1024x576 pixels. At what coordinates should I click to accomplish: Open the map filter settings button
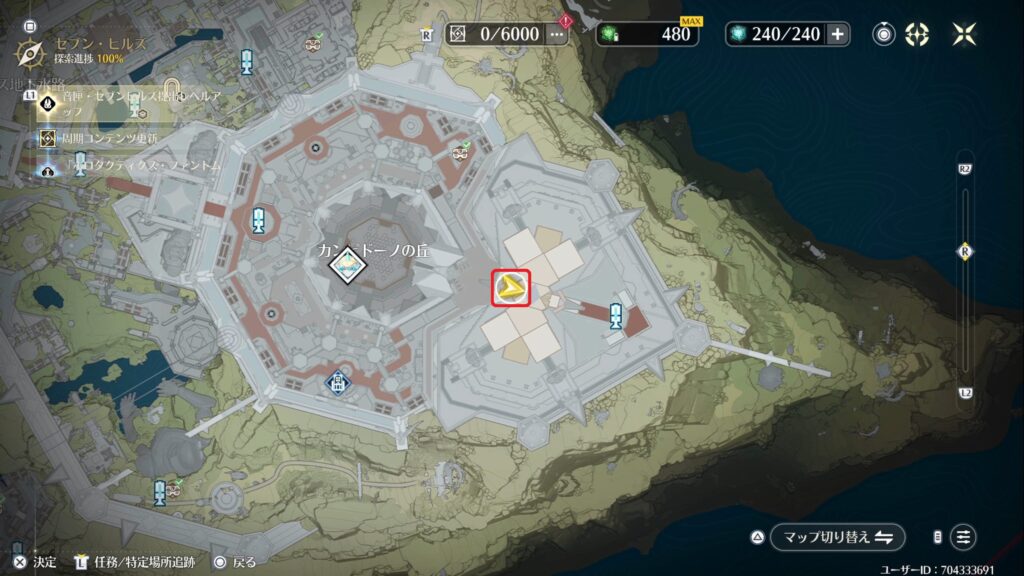coord(964,537)
